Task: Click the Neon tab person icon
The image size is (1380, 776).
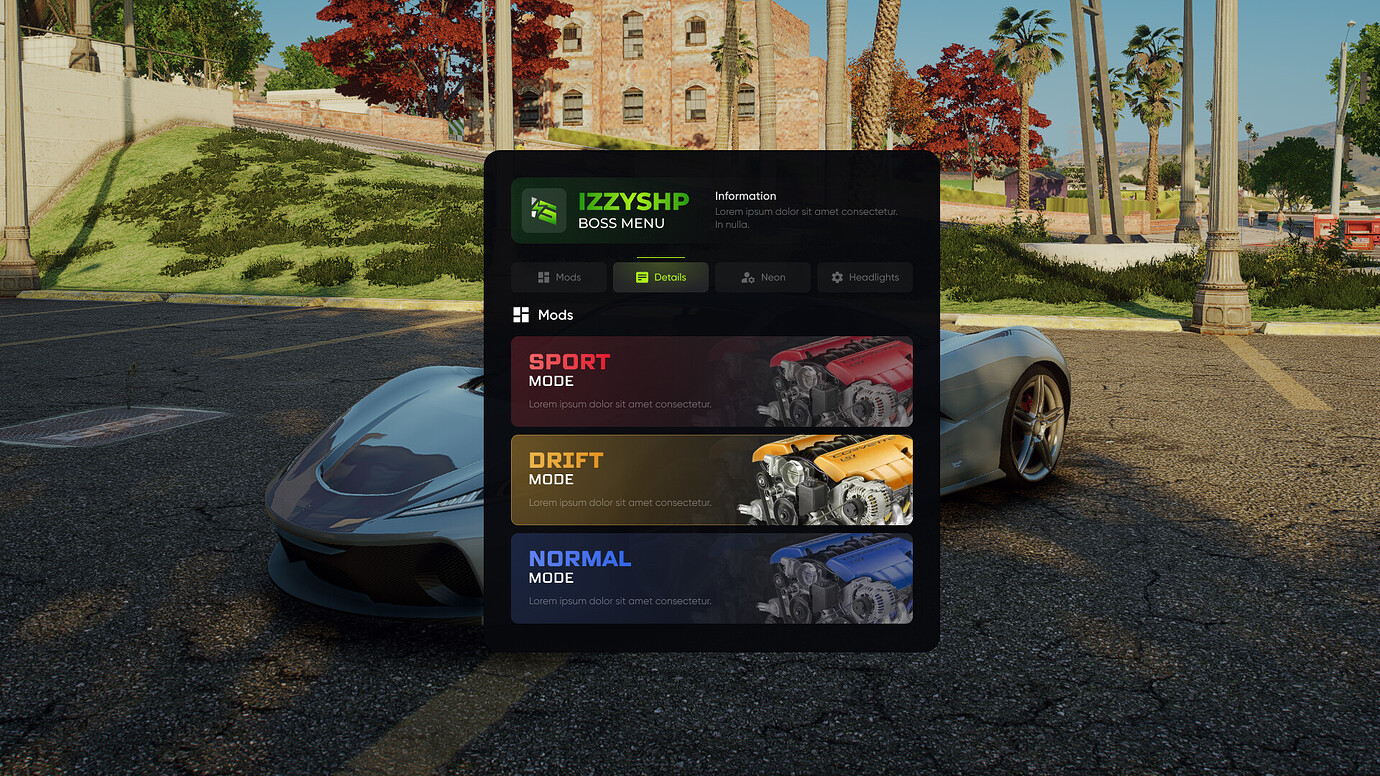Action: [x=748, y=277]
